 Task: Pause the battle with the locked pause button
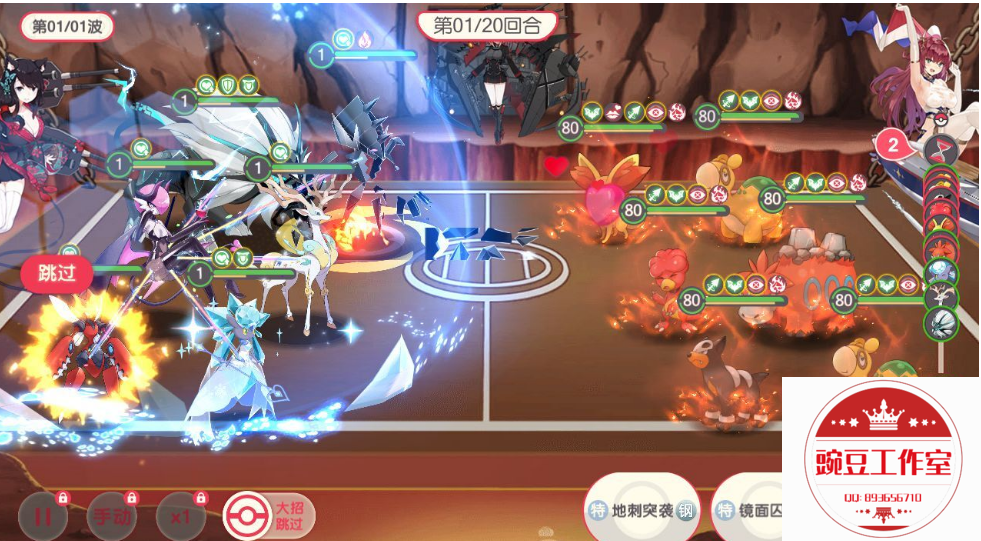coord(42,517)
